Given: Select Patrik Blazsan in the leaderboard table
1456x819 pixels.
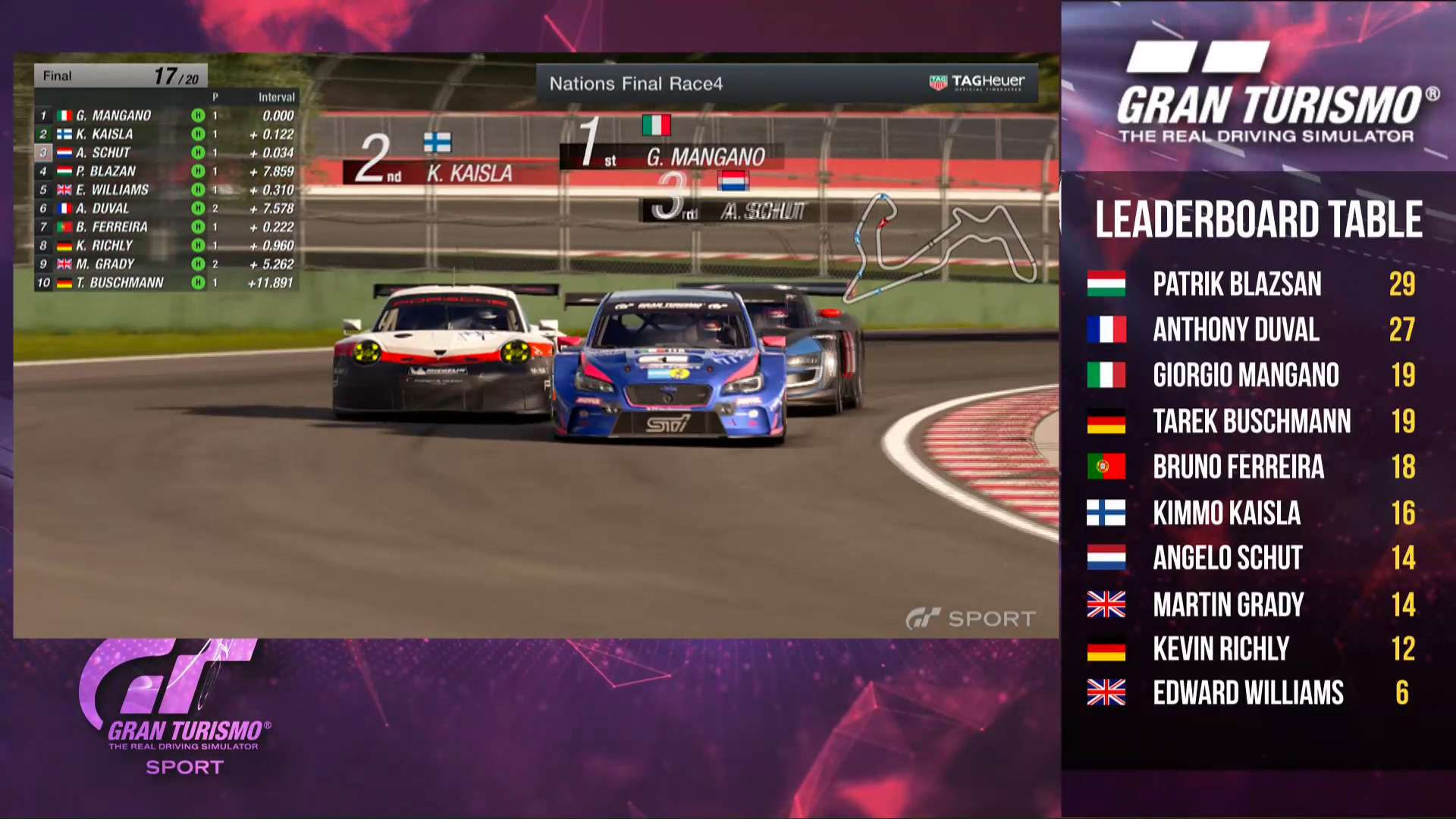Looking at the screenshot, I should coord(1251,284).
